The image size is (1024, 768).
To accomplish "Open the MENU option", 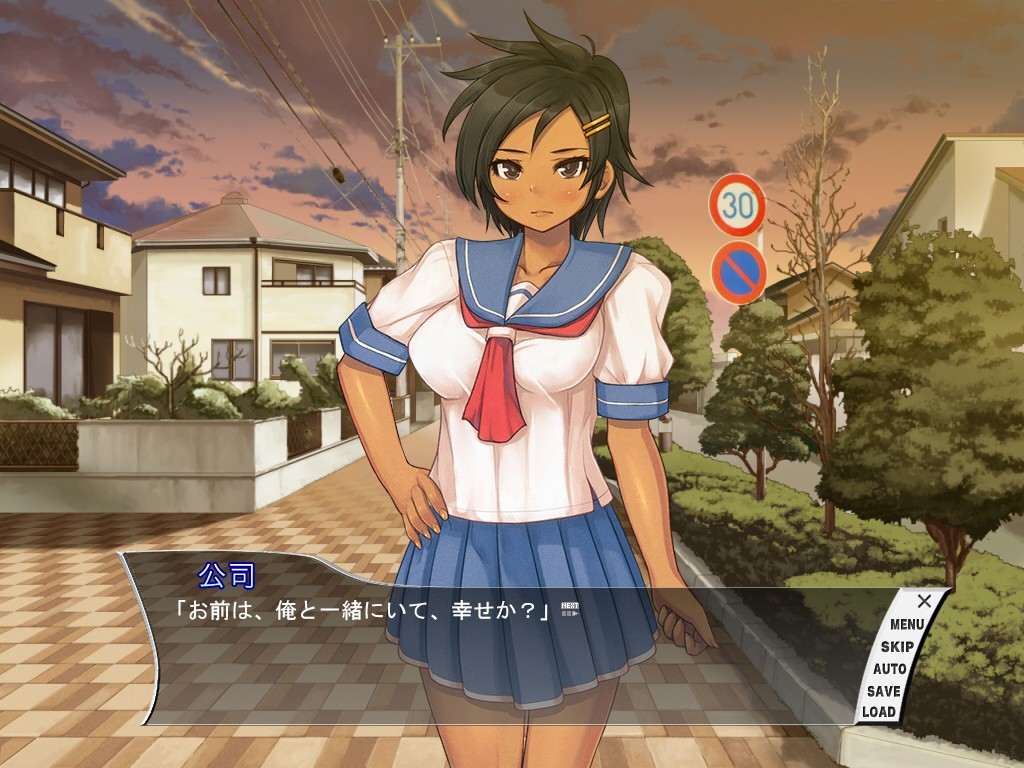I will 907,625.
